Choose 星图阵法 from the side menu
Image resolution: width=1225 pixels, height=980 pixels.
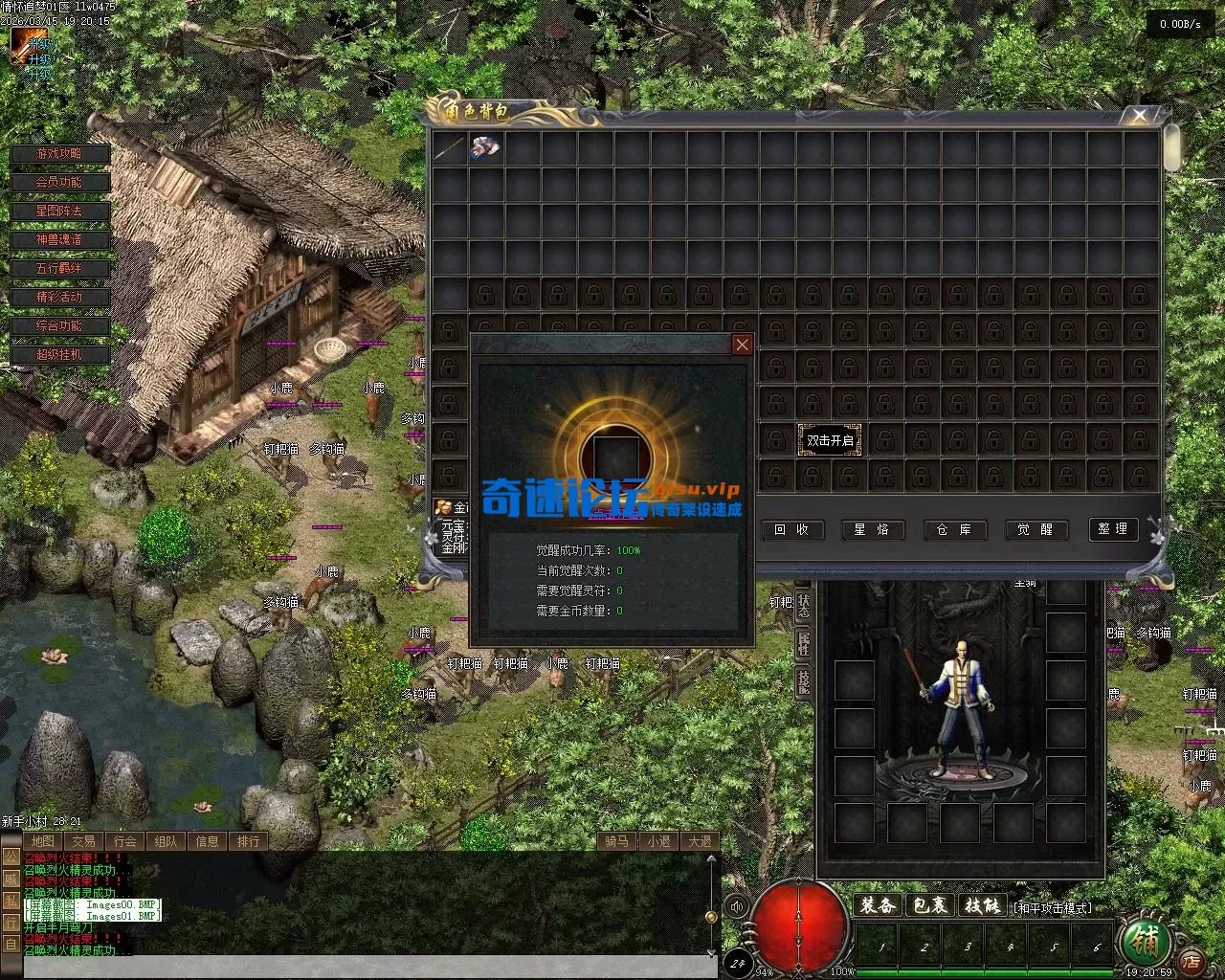[60, 212]
